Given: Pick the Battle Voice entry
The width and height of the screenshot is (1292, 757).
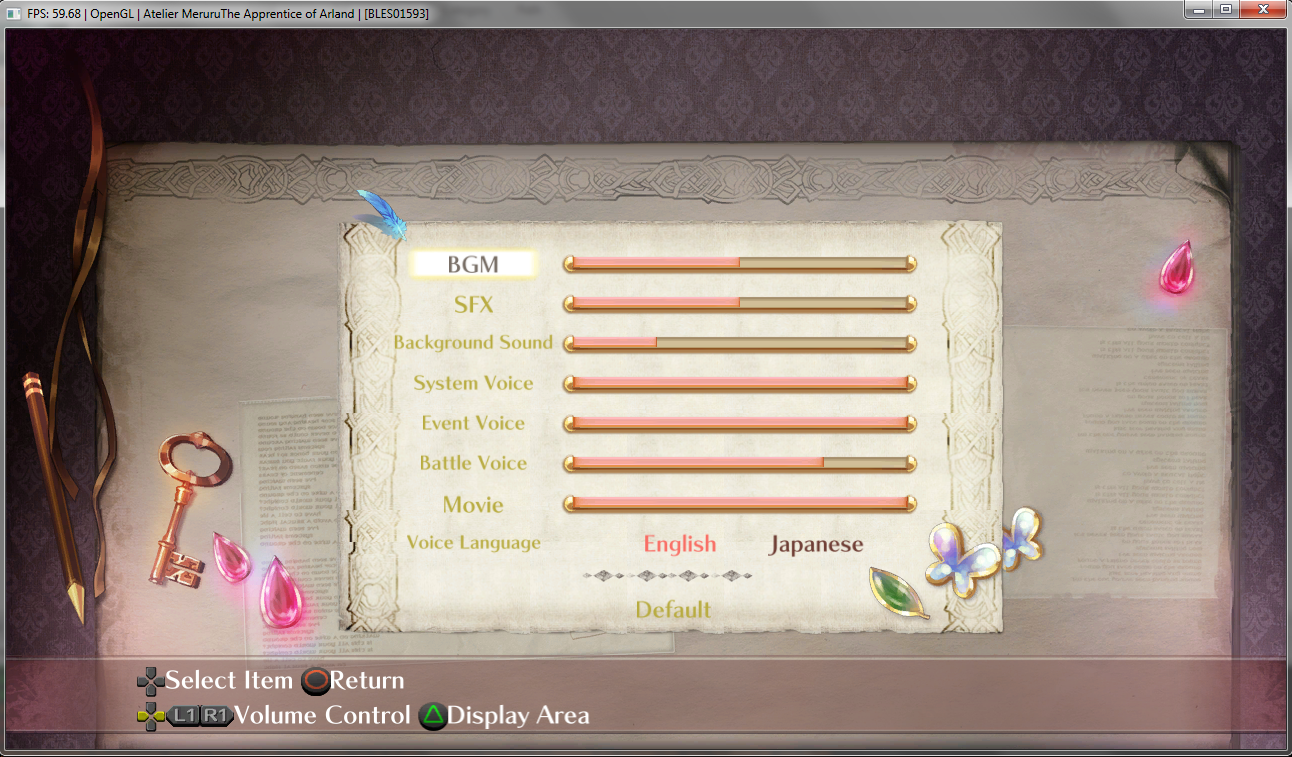Looking at the screenshot, I should [x=473, y=463].
